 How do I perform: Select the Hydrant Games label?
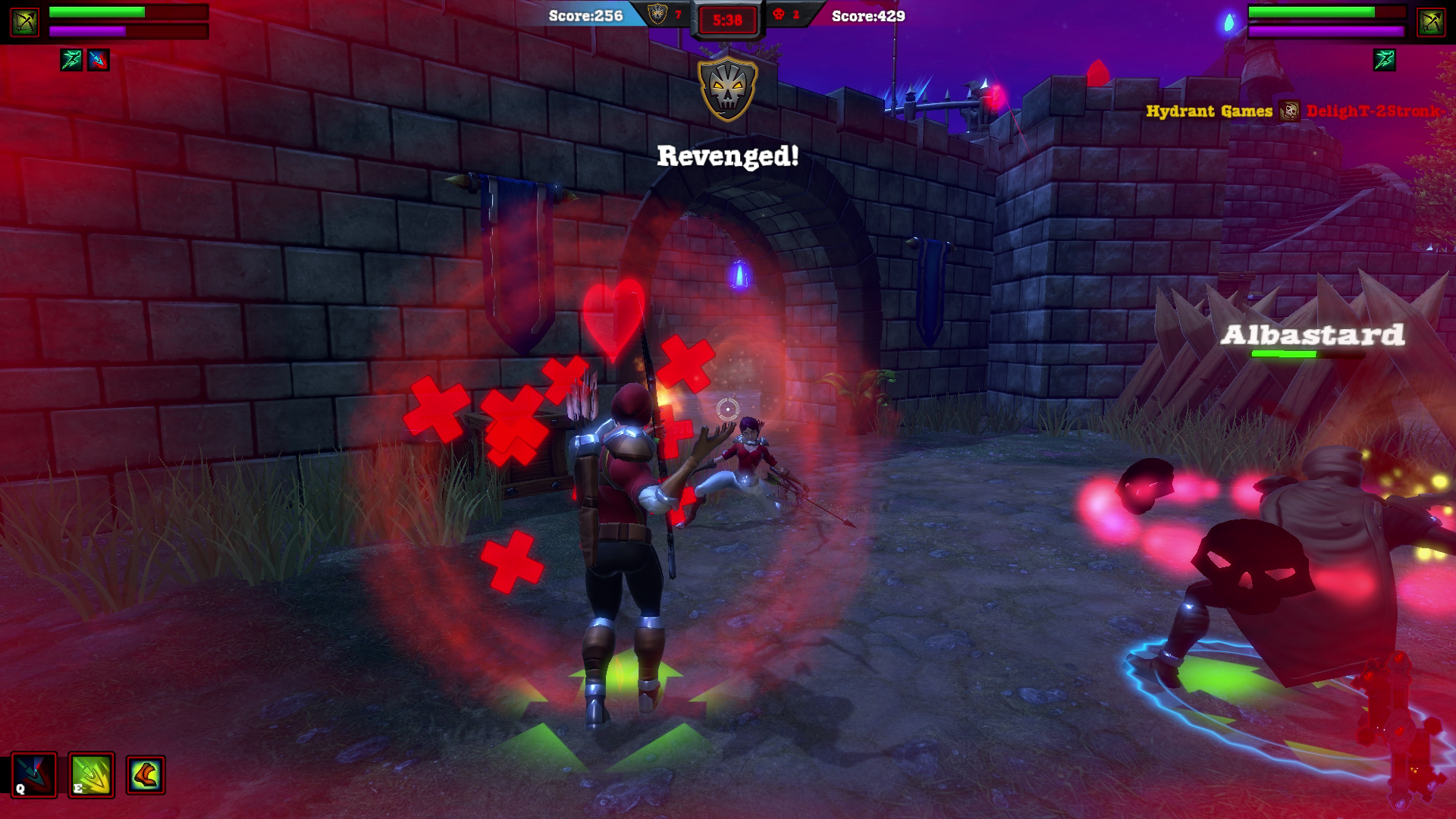pyautogui.click(x=1209, y=111)
